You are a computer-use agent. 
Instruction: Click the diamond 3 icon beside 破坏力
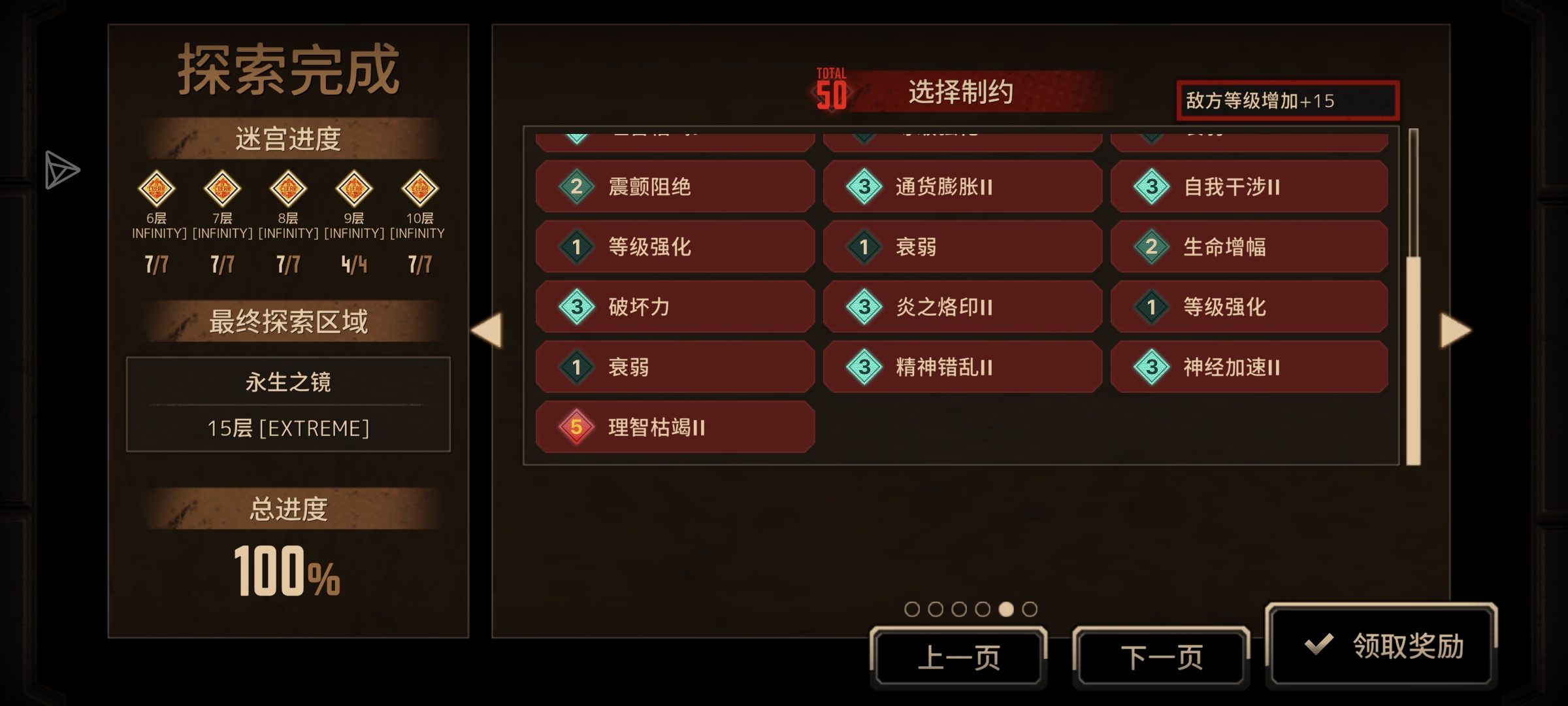click(577, 307)
